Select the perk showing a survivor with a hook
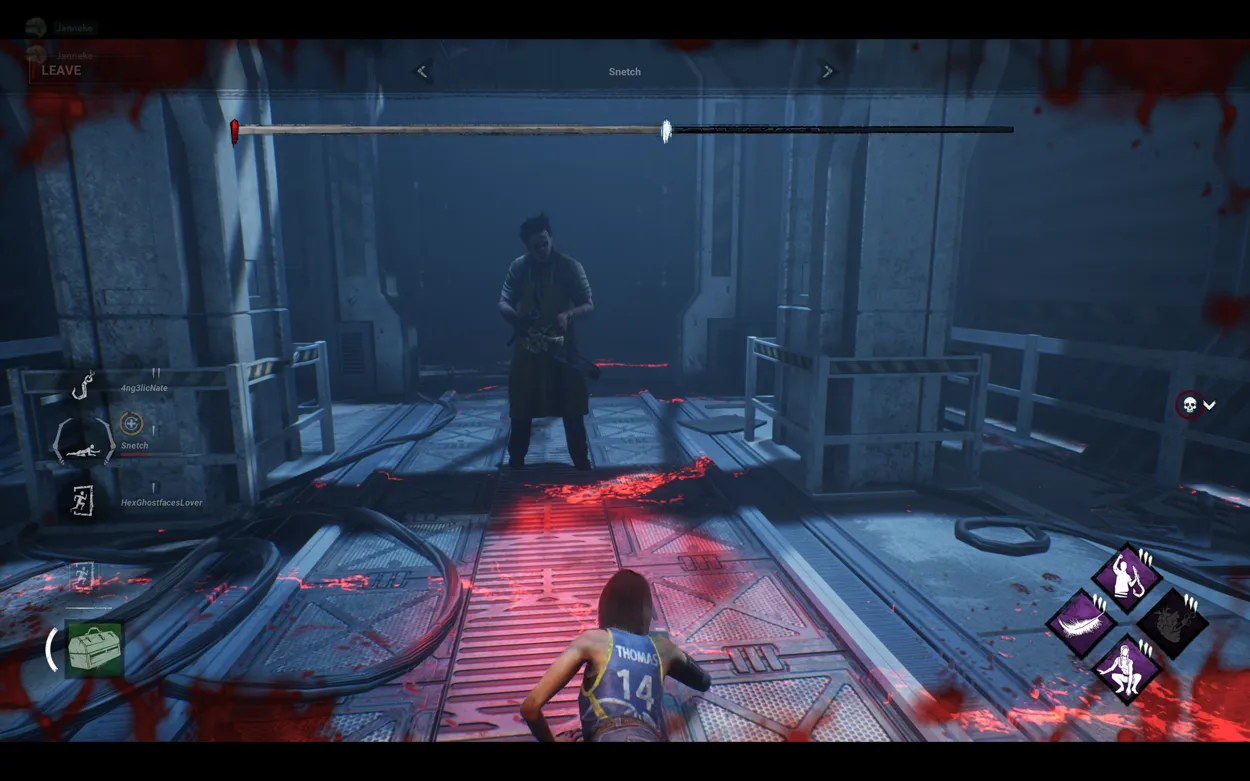1250x781 pixels. tap(1126, 577)
